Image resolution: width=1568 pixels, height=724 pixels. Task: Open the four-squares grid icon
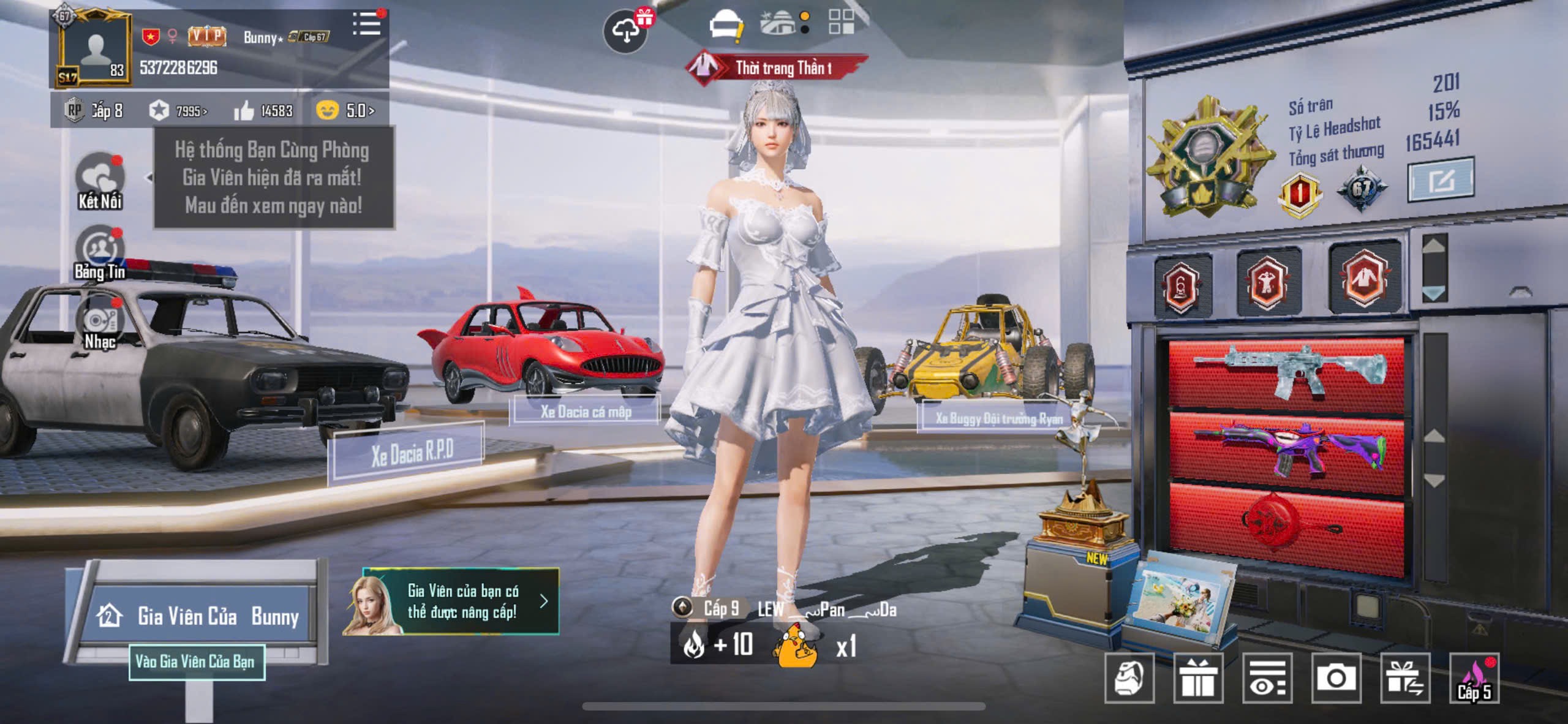(x=841, y=22)
